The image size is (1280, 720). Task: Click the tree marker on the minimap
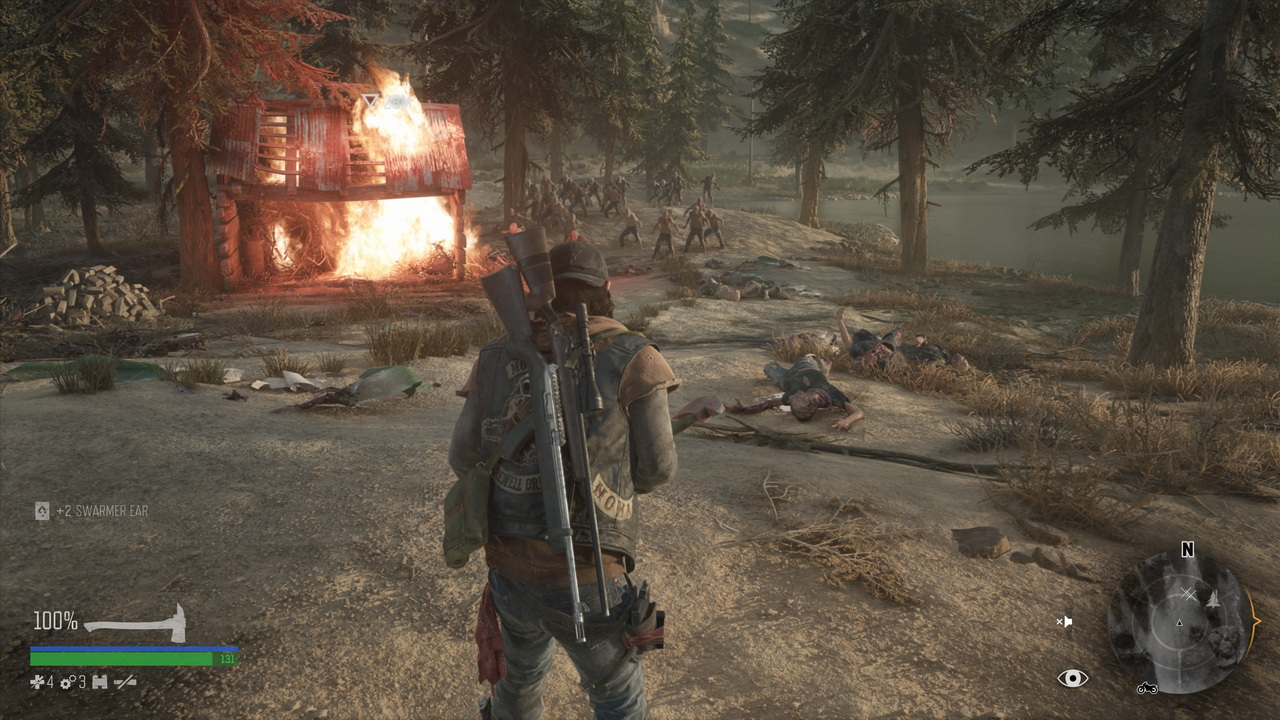pyautogui.click(x=1213, y=599)
